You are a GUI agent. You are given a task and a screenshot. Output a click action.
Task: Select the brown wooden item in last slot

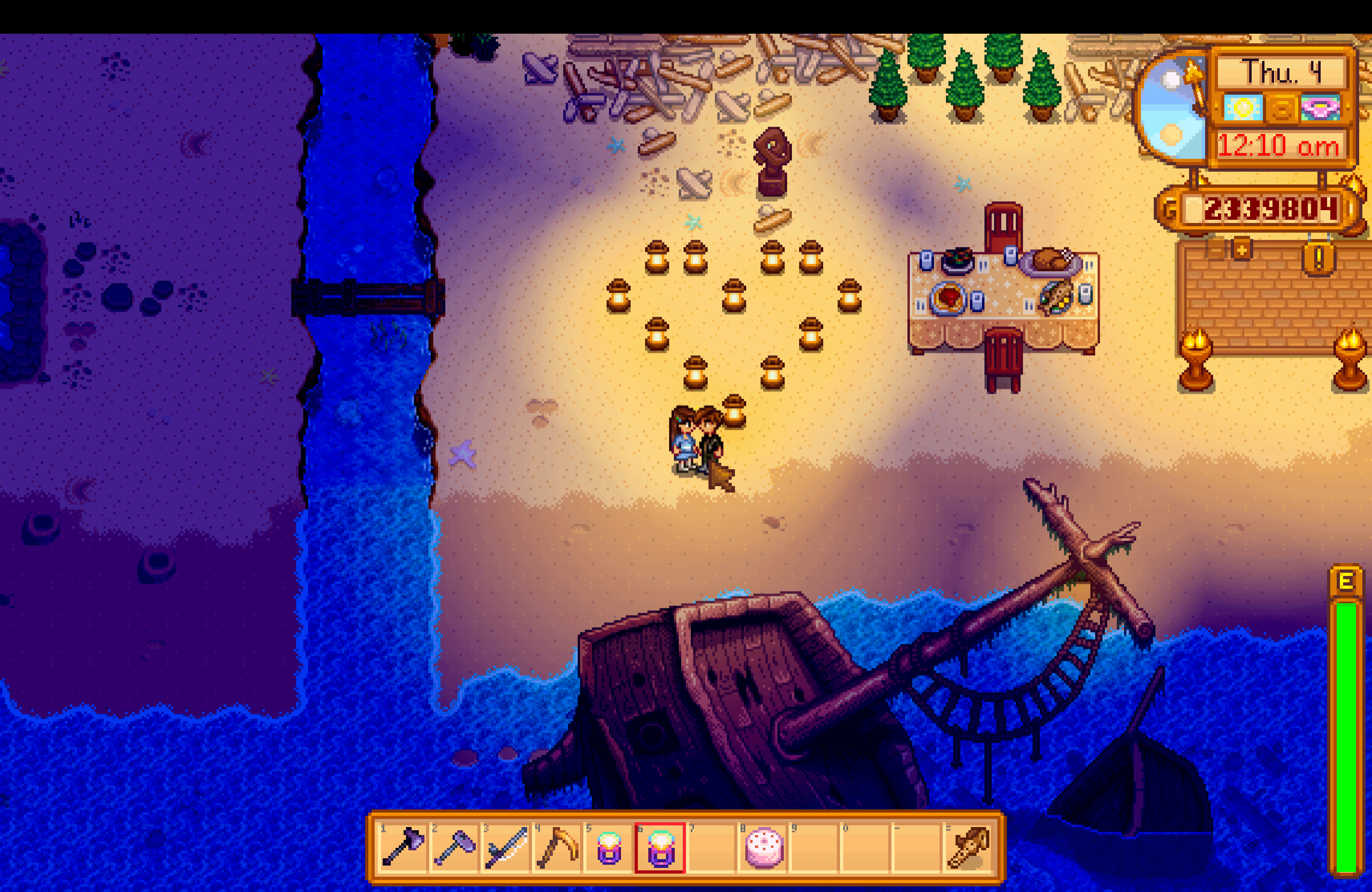point(969,847)
